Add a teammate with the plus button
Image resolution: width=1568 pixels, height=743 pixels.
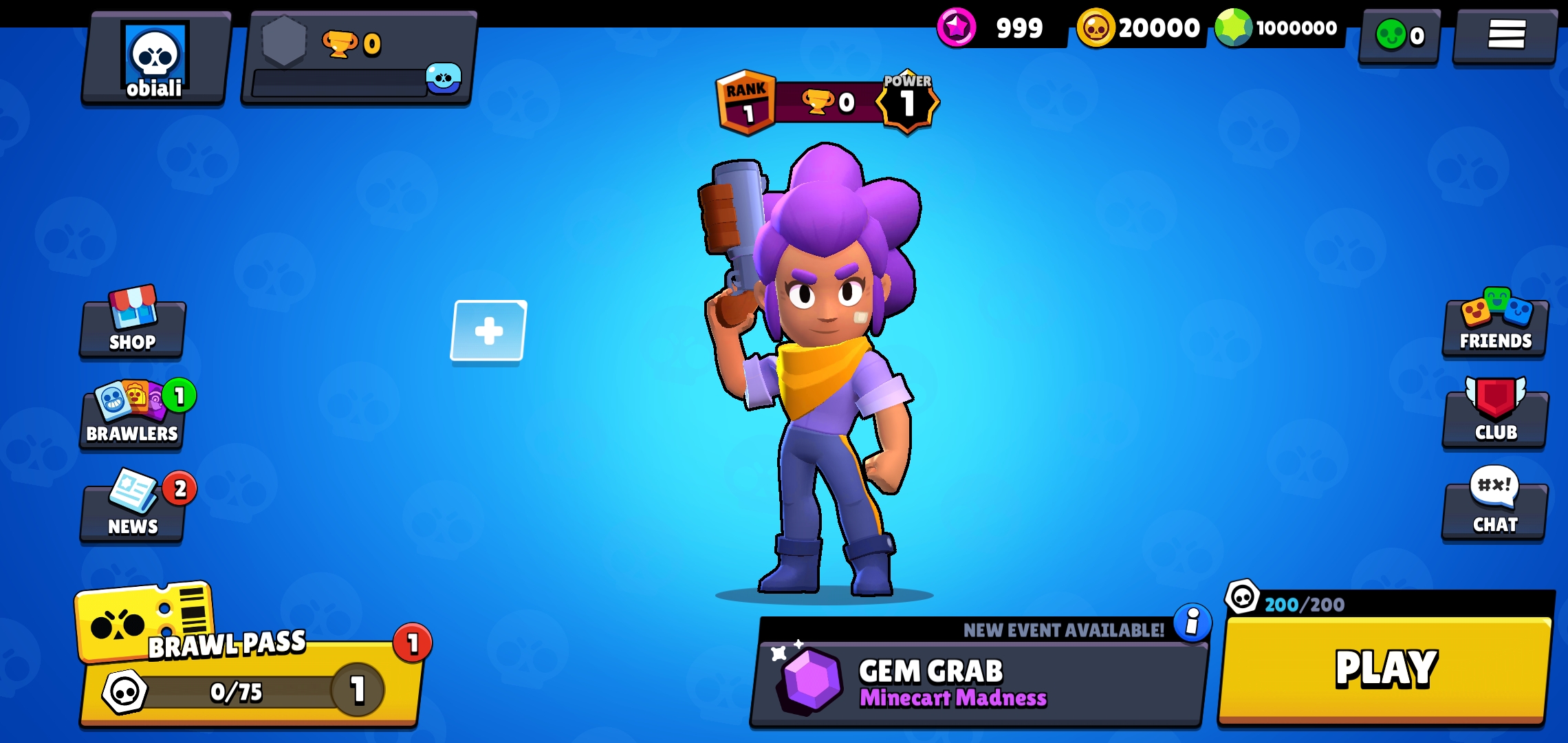pos(488,331)
